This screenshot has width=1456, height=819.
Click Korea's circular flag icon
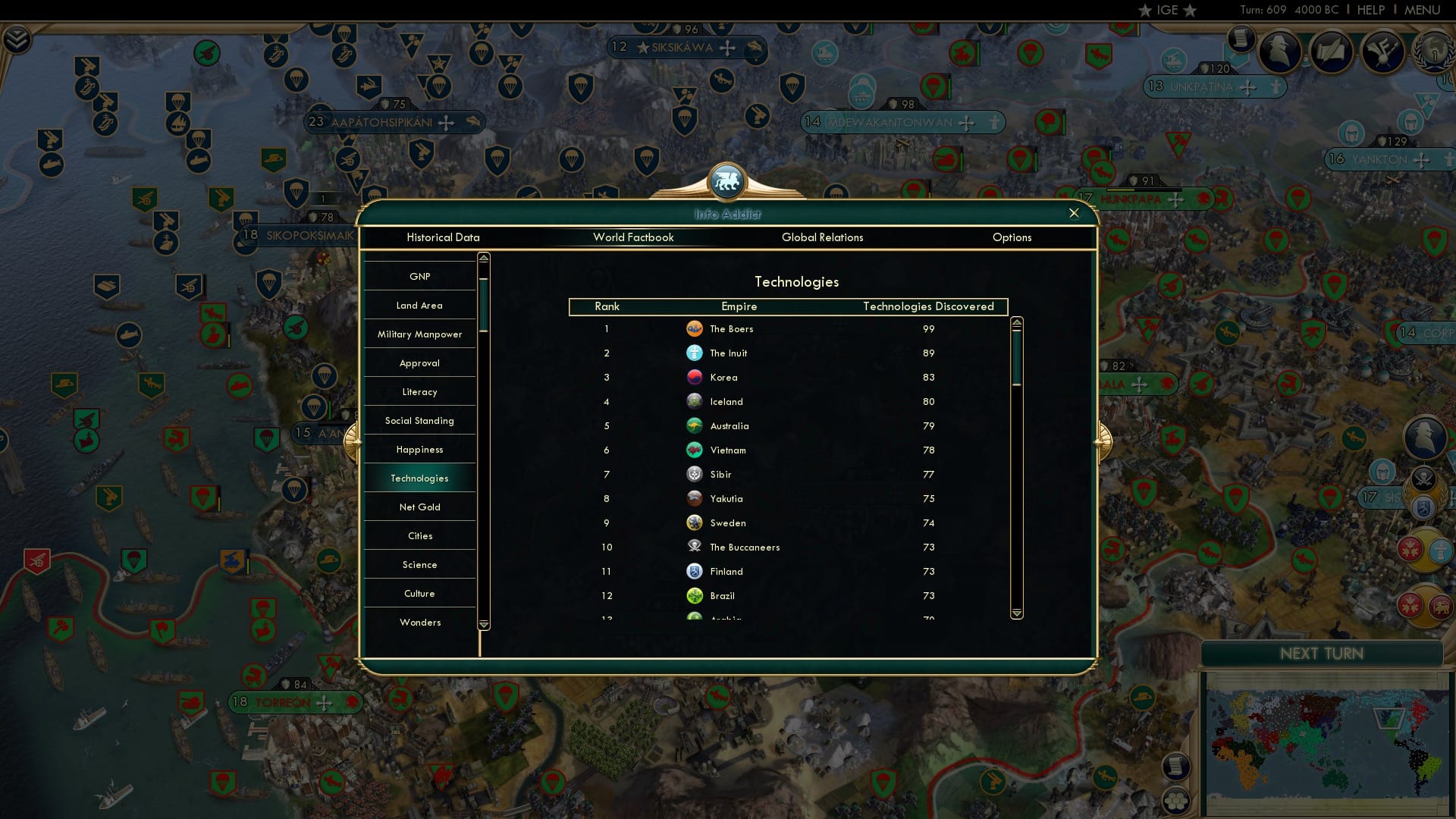695,377
